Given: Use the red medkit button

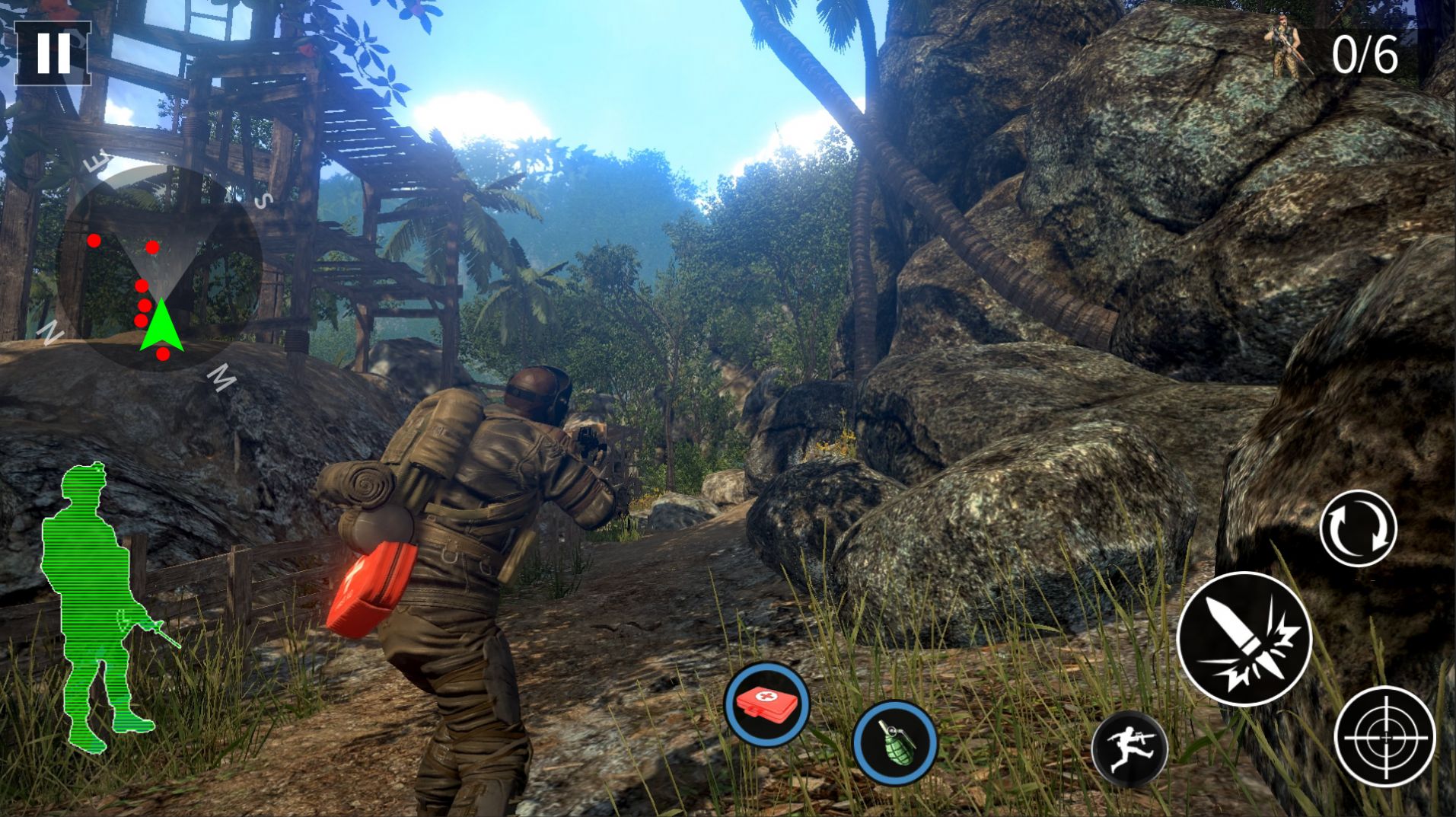Looking at the screenshot, I should click(x=766, y=704).
